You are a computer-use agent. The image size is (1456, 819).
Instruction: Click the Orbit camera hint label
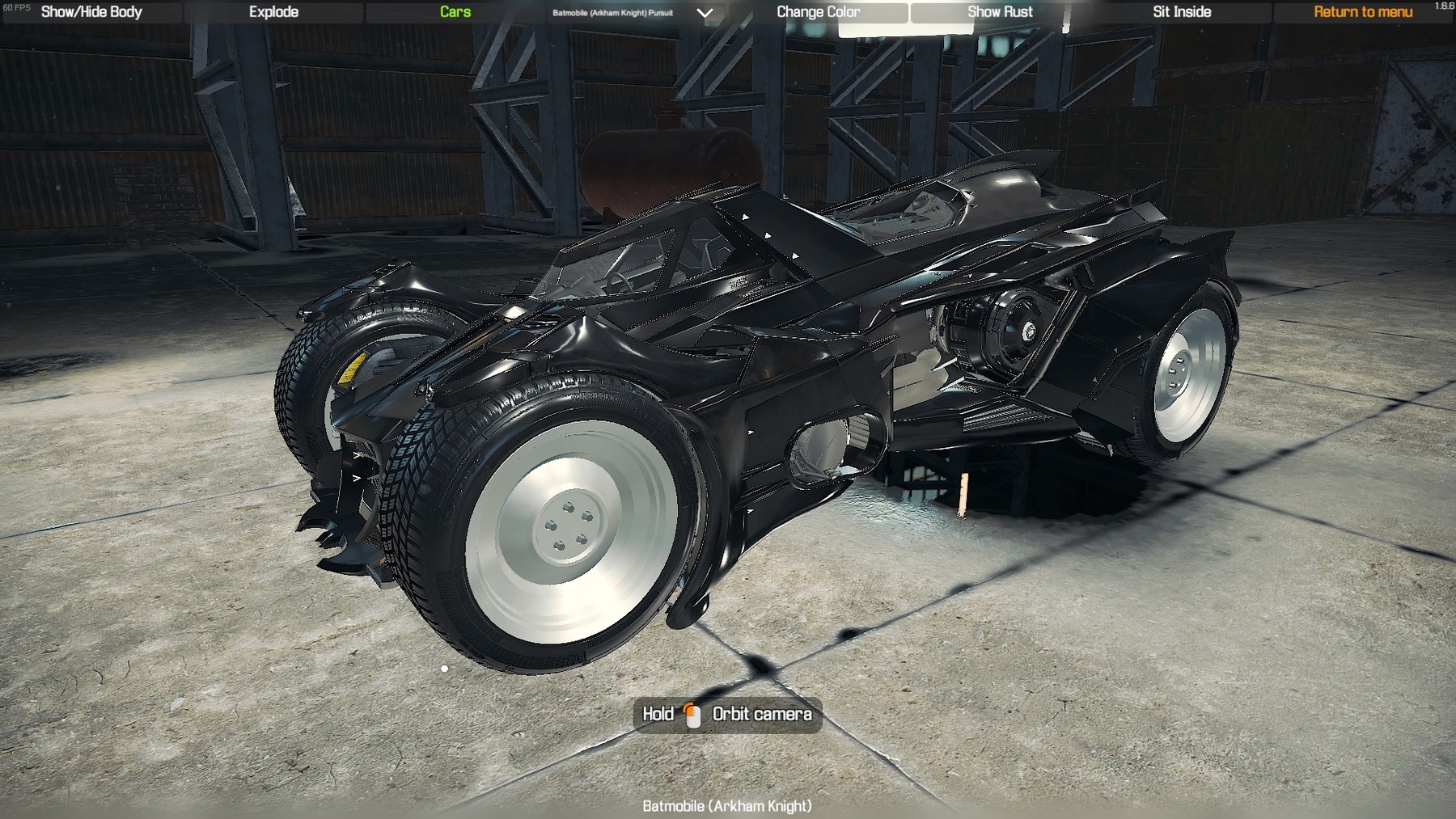click(x=763, y=715)
